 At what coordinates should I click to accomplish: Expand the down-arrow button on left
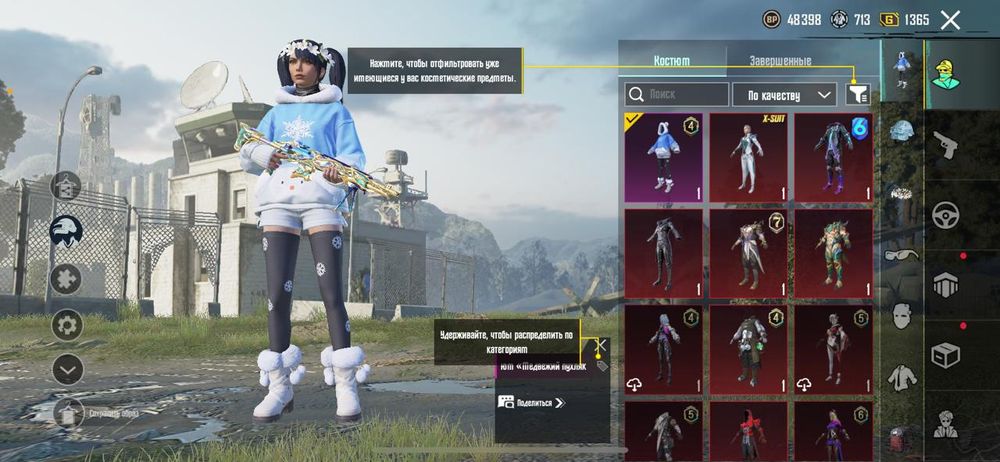(x=67, y=369)
